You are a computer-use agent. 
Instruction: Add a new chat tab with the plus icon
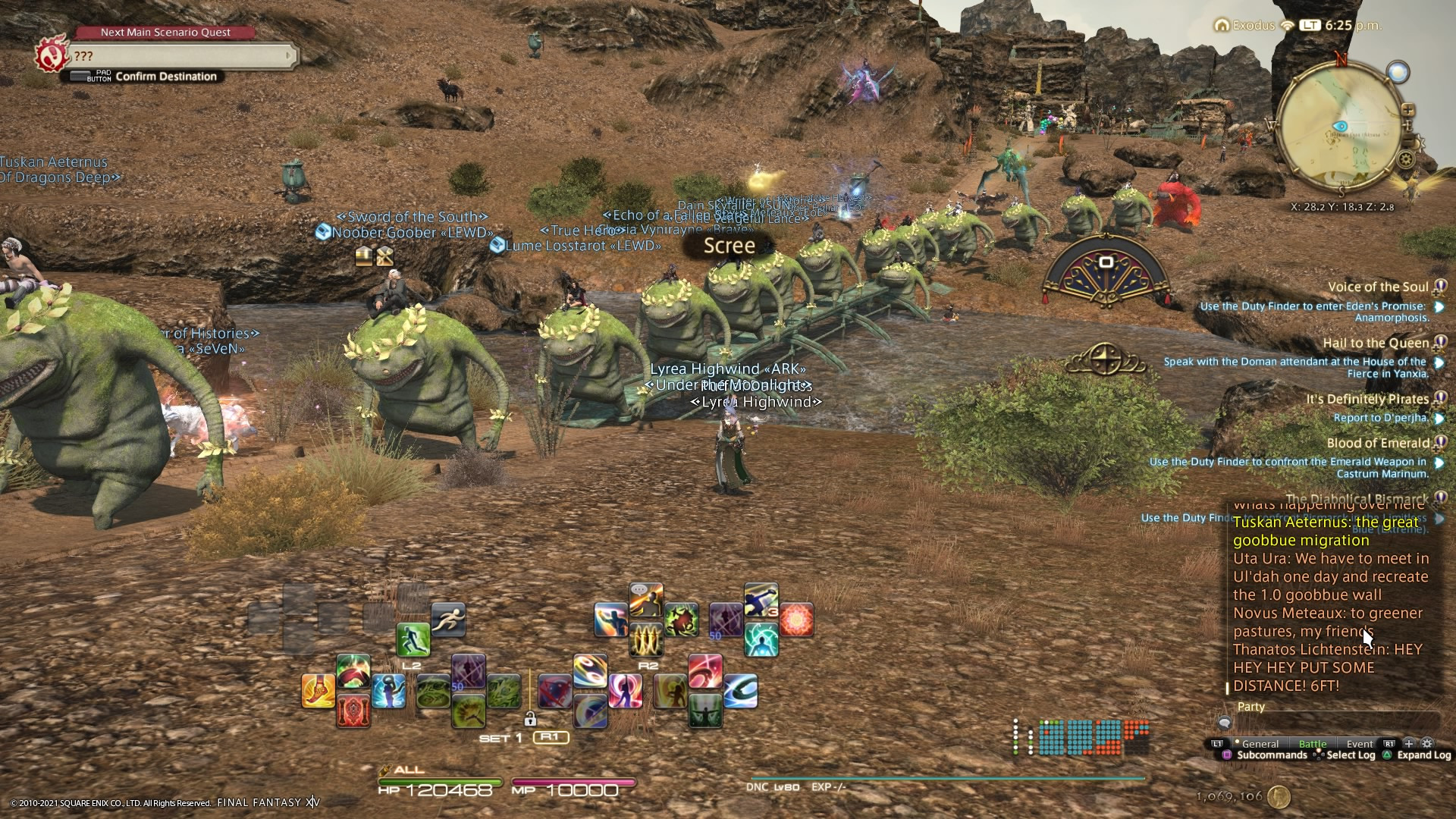pyautogui.click(x=1408, y=744)
